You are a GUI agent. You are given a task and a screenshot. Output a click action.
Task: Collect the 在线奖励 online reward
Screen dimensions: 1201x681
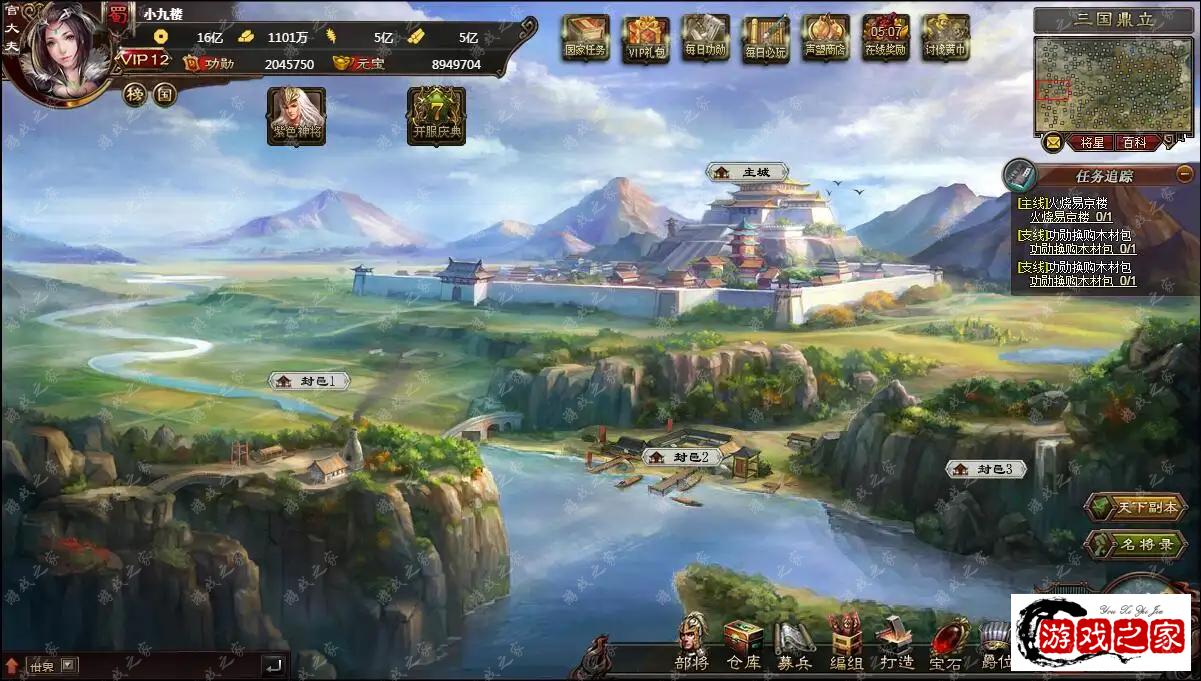tap(885, 38)
